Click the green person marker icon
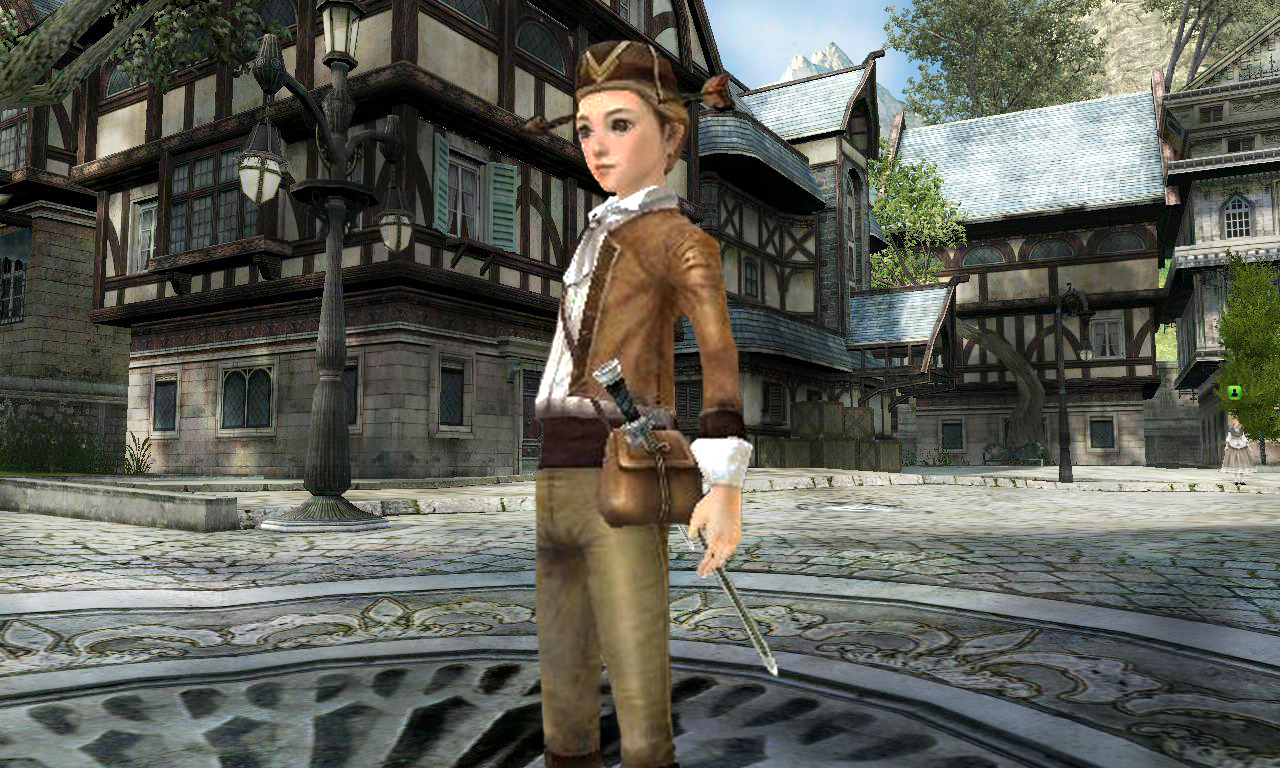 point(1234,392)
